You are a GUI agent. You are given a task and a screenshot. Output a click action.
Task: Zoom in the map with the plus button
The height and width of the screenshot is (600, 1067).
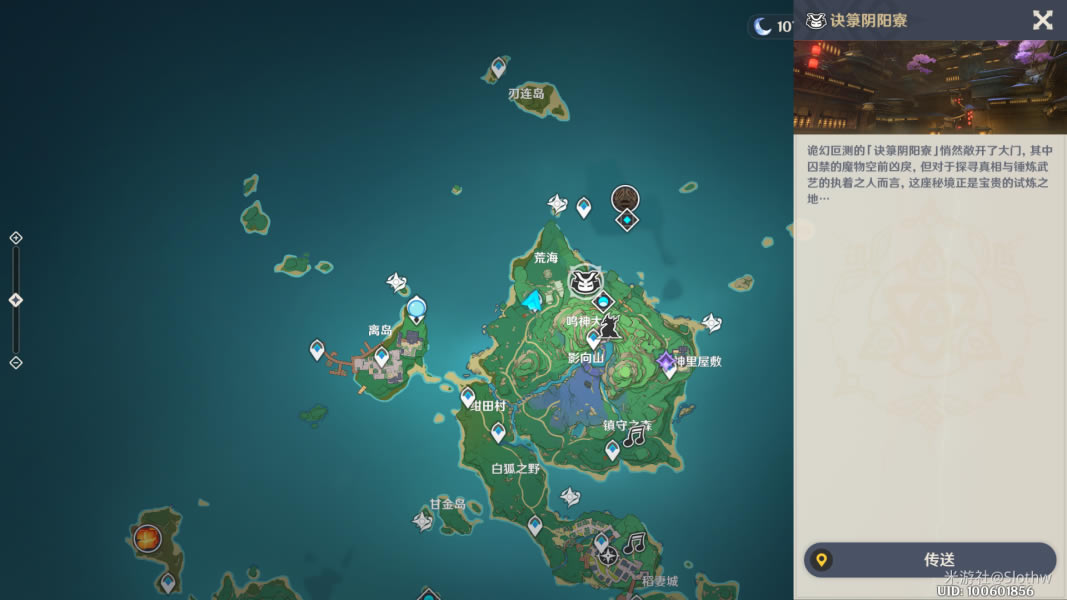tap(16, 238)
